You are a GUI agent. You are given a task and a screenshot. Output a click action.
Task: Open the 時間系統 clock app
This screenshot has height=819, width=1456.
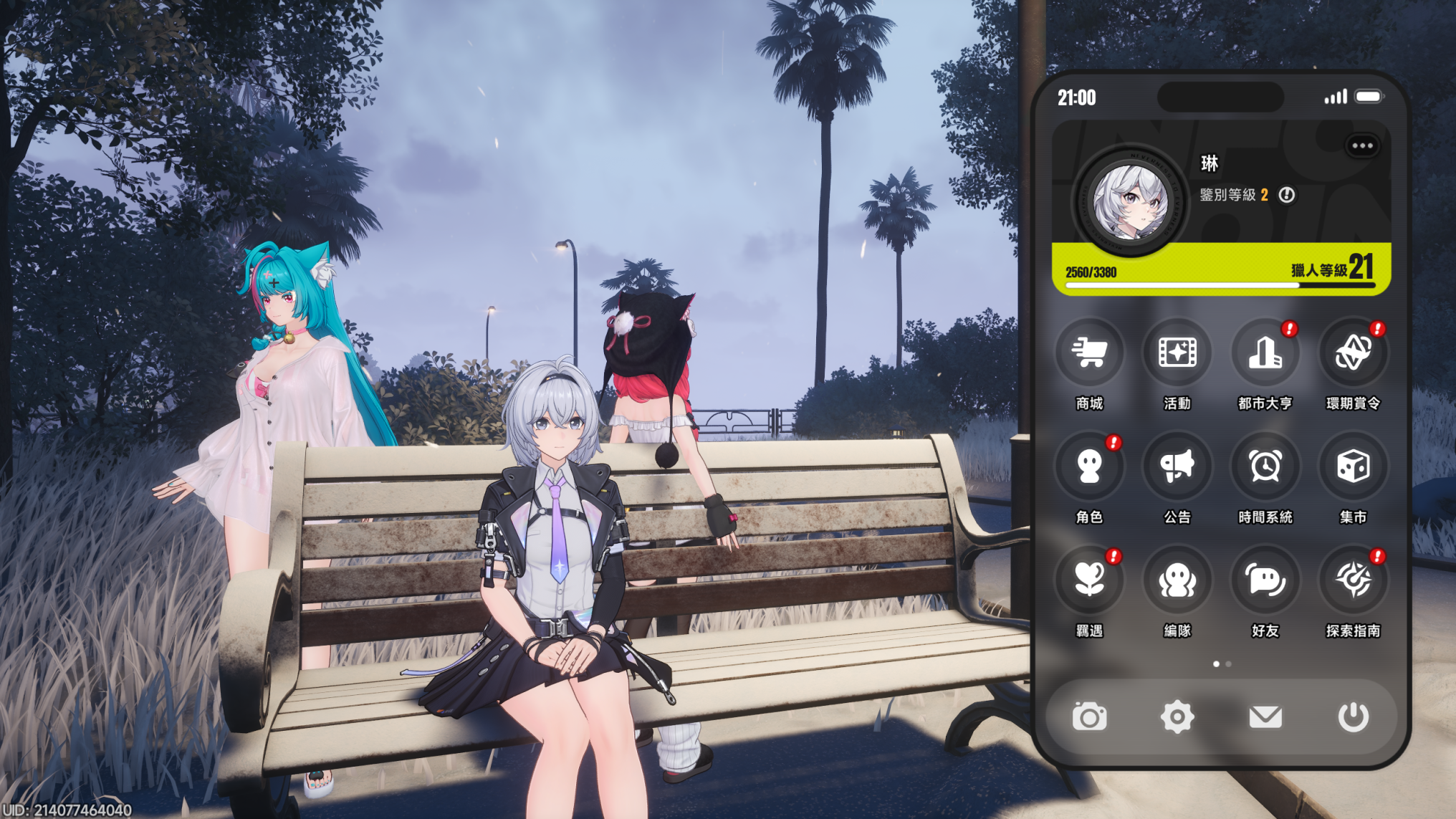[1265, 466]
